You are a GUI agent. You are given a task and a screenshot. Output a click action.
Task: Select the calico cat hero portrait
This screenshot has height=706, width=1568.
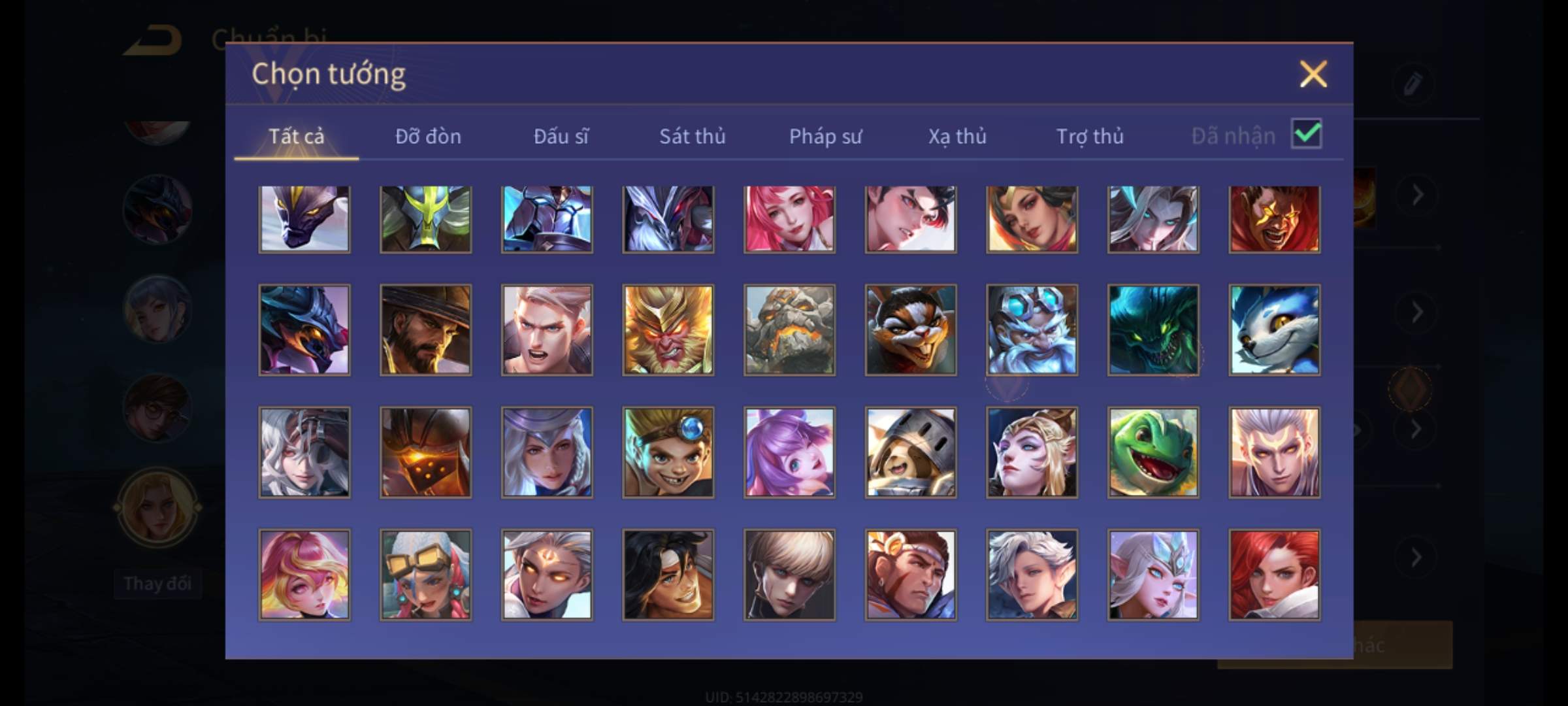pos(911,330)
